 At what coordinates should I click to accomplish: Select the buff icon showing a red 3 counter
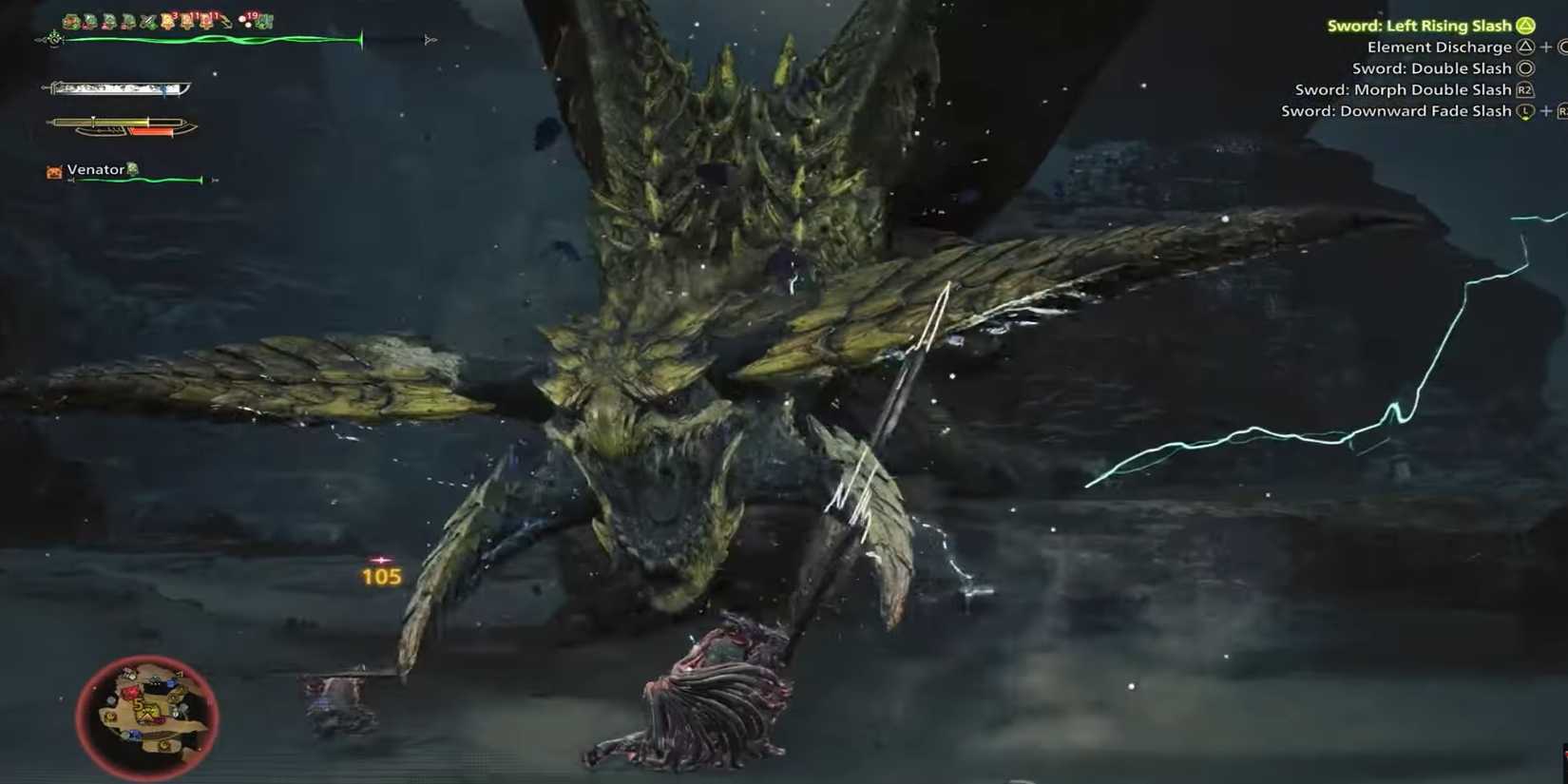pyautogui.click(x=169, y=20)
